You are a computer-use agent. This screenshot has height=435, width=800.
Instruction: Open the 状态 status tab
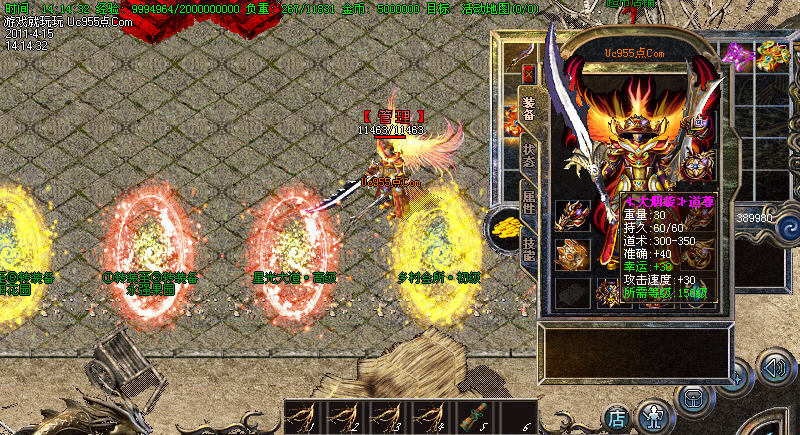tap(528, 153)
